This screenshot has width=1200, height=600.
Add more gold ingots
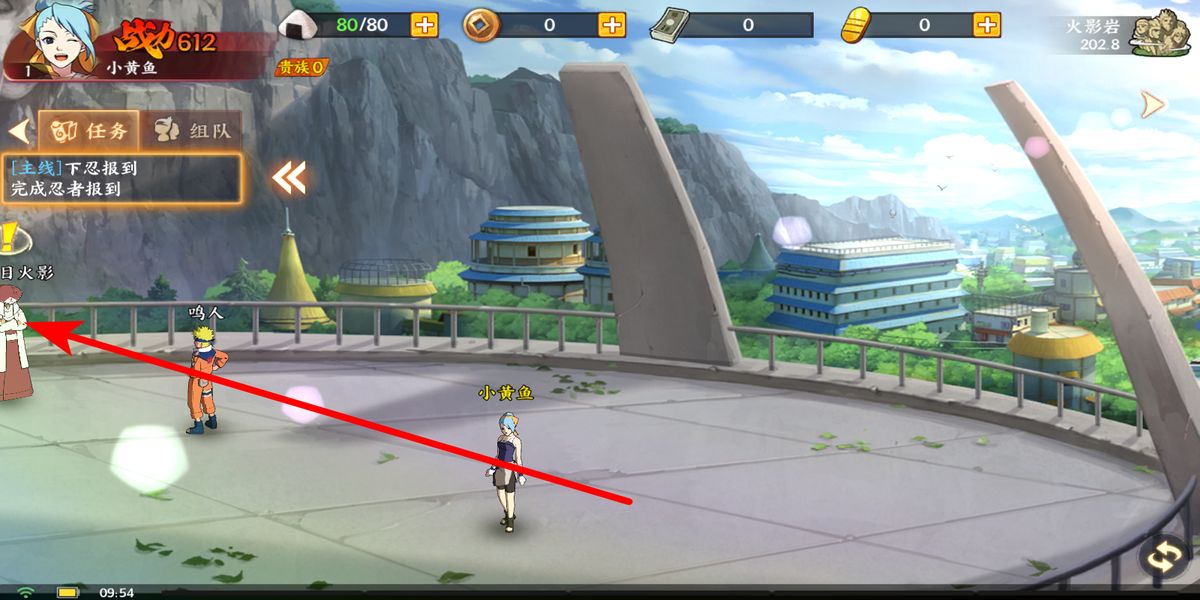point(987,24)
